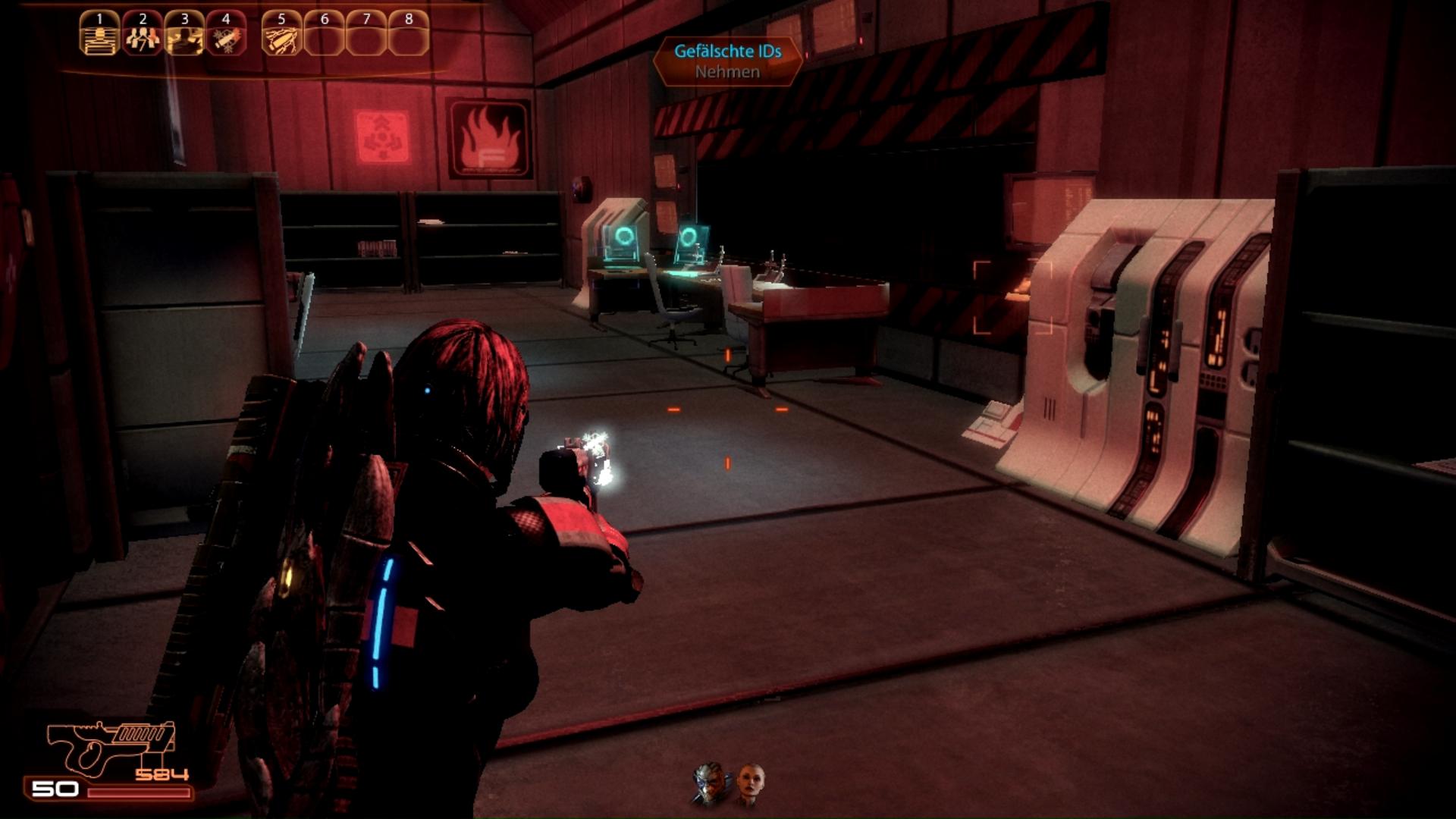Trigger the silhouette ability in slot 3
1456x819 pixels.
coord(184,34)
